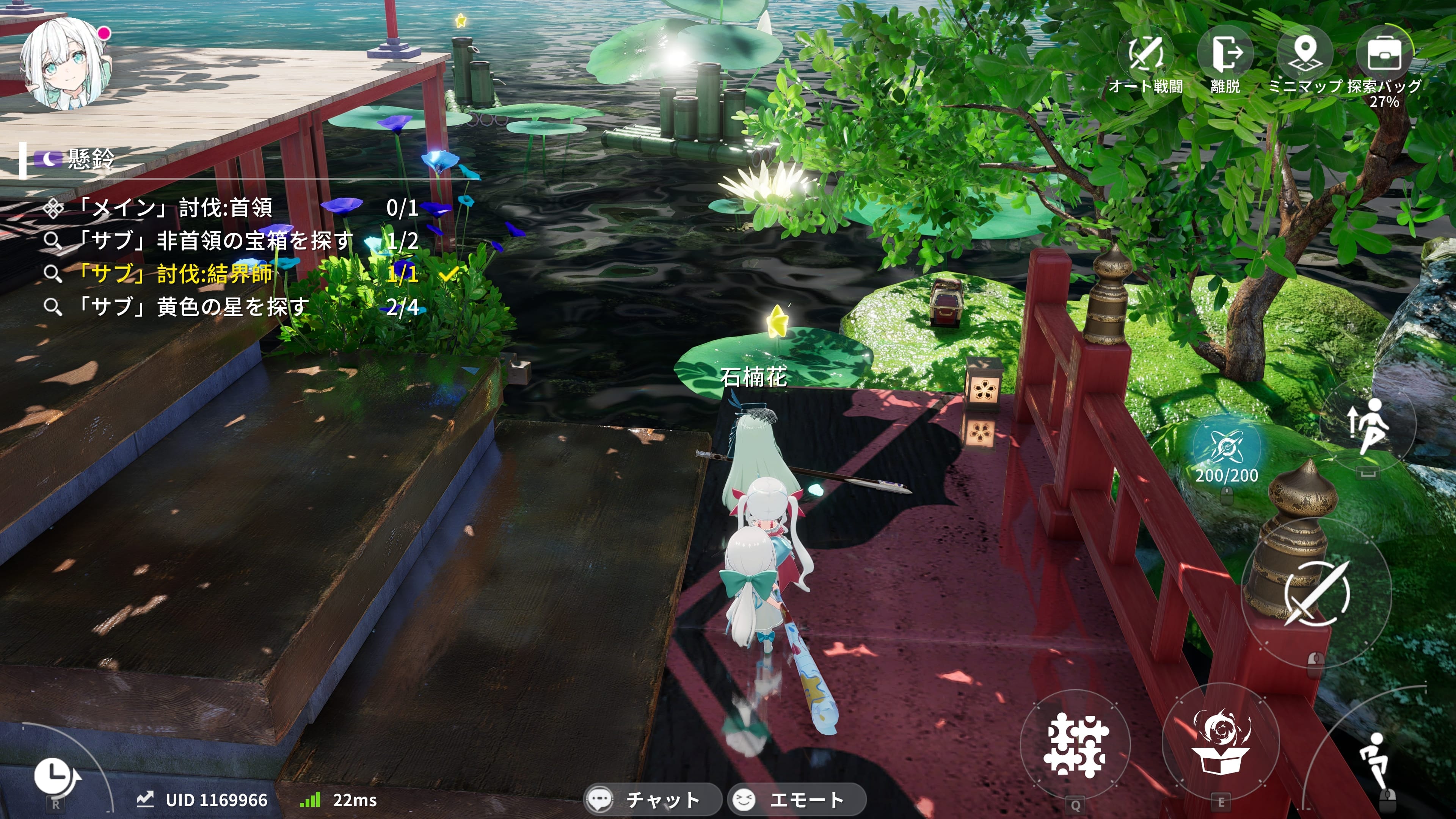1456x819 pixels.
Task: Open the 探索バッグ exploration bag
Action: point(1384,54)
